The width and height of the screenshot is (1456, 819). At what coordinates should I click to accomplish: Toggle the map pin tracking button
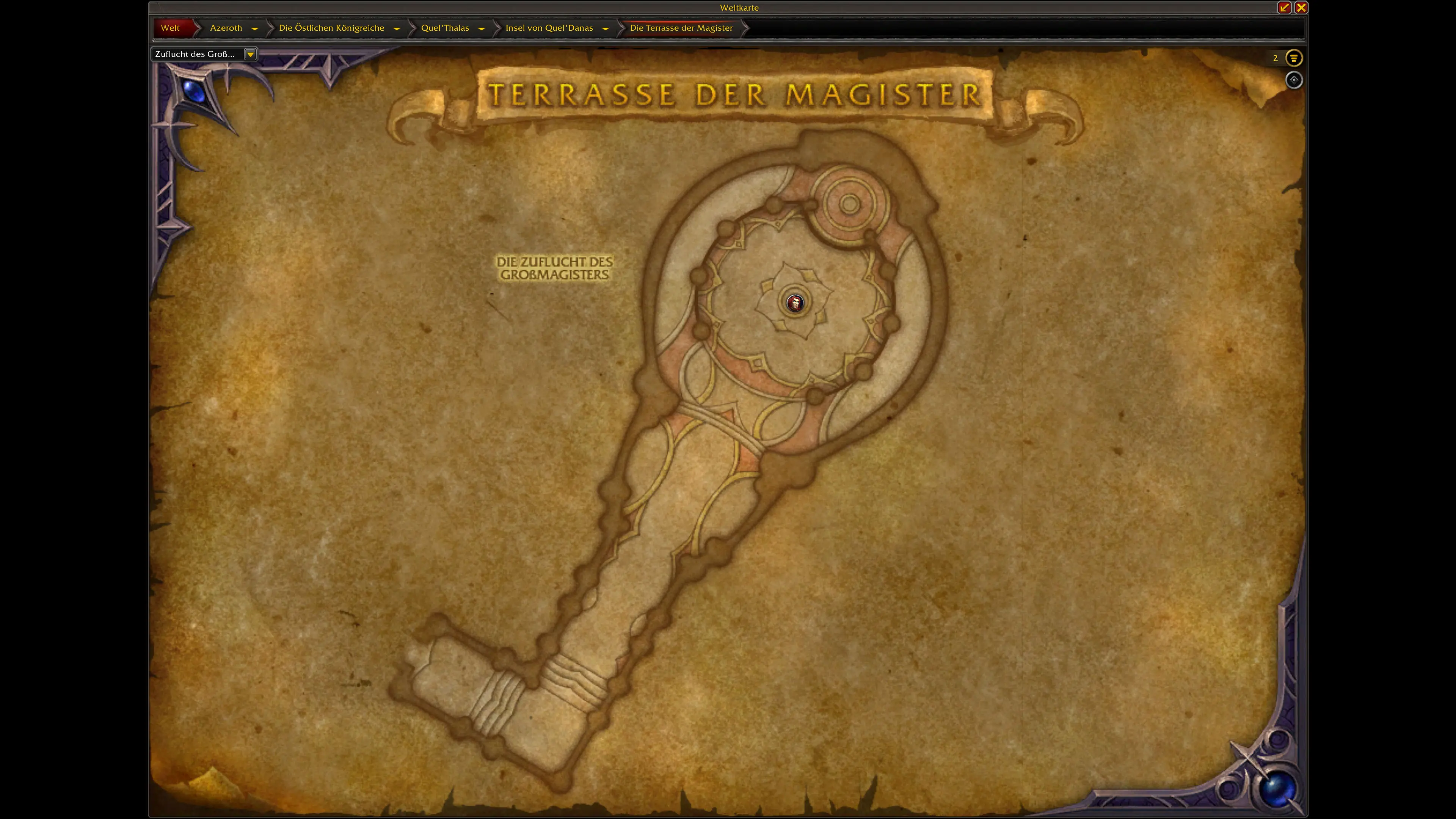(1294, 80)
